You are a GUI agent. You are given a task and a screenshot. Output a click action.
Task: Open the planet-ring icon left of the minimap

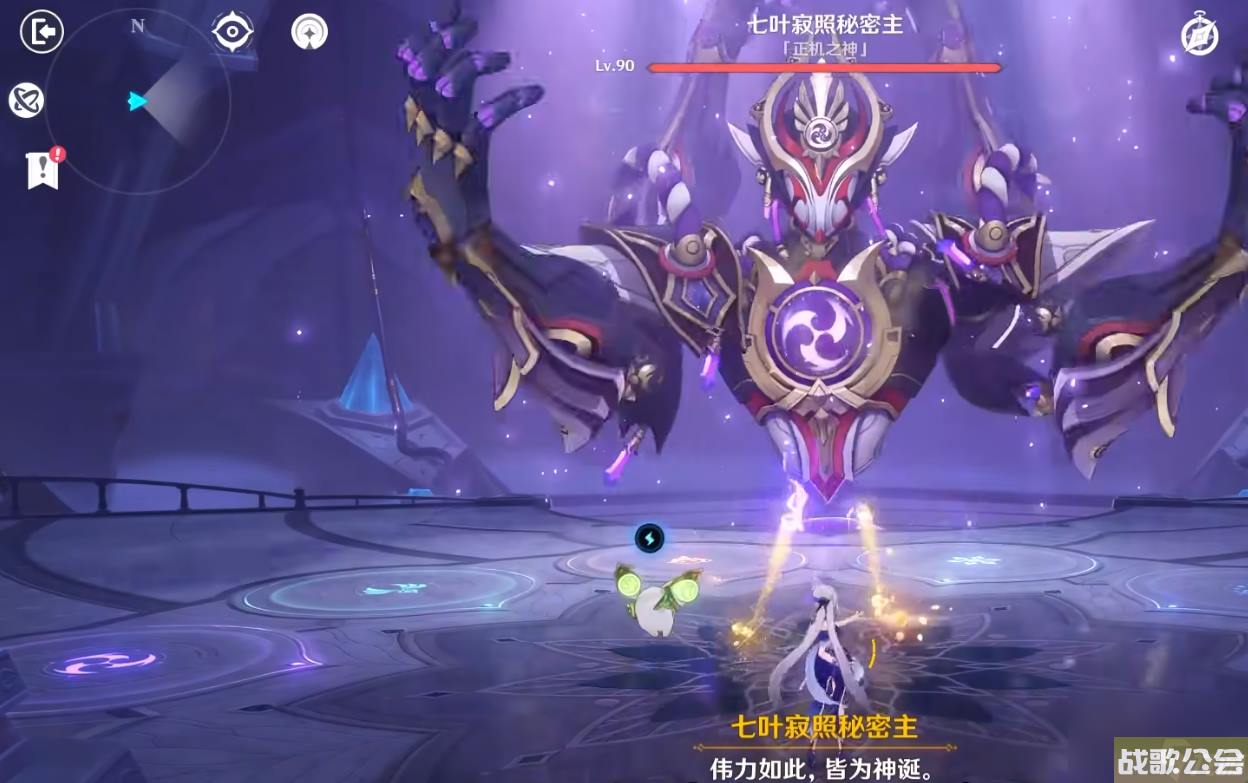(26, 100)
